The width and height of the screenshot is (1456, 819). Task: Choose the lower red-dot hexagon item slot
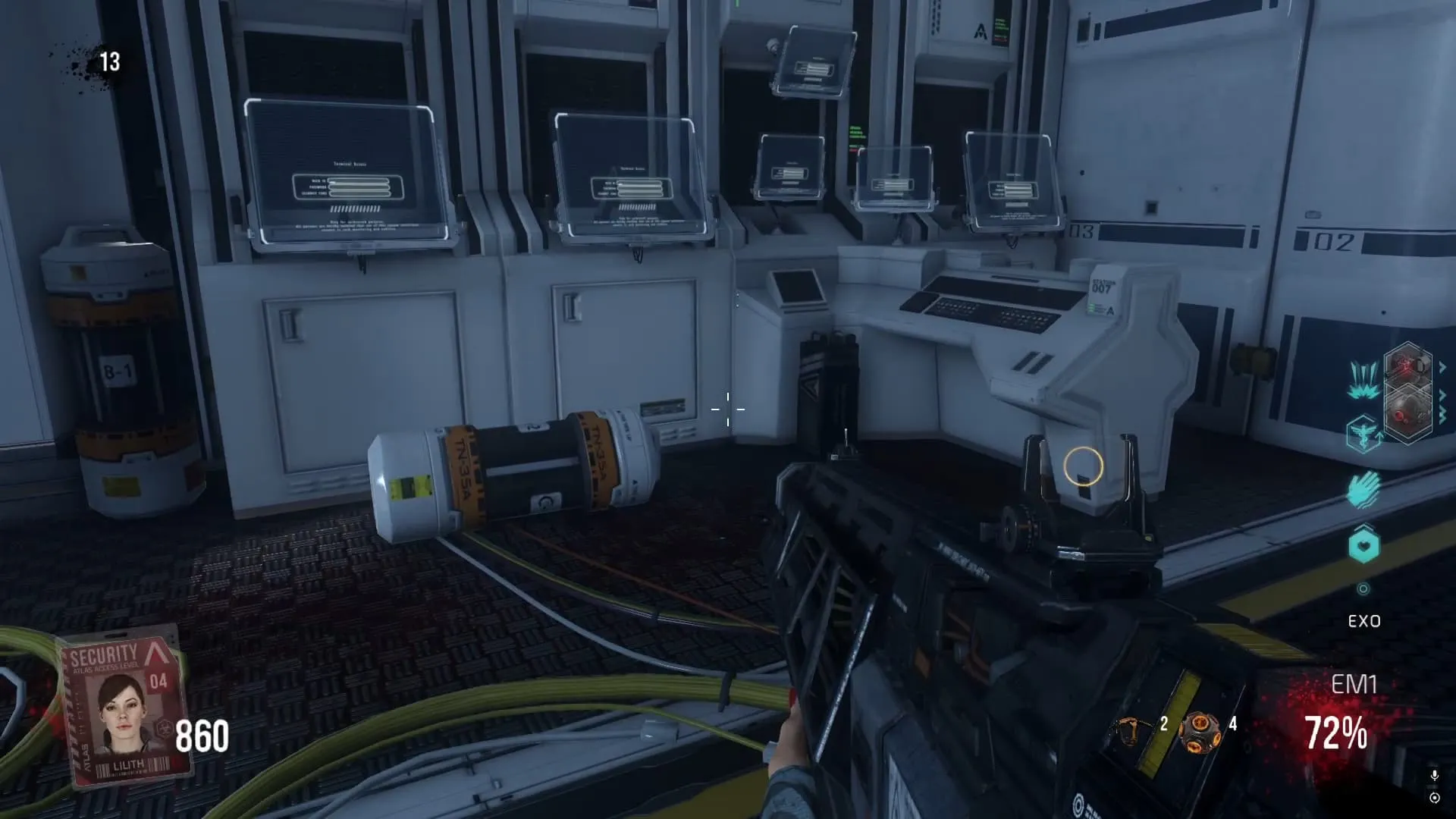1407,413
